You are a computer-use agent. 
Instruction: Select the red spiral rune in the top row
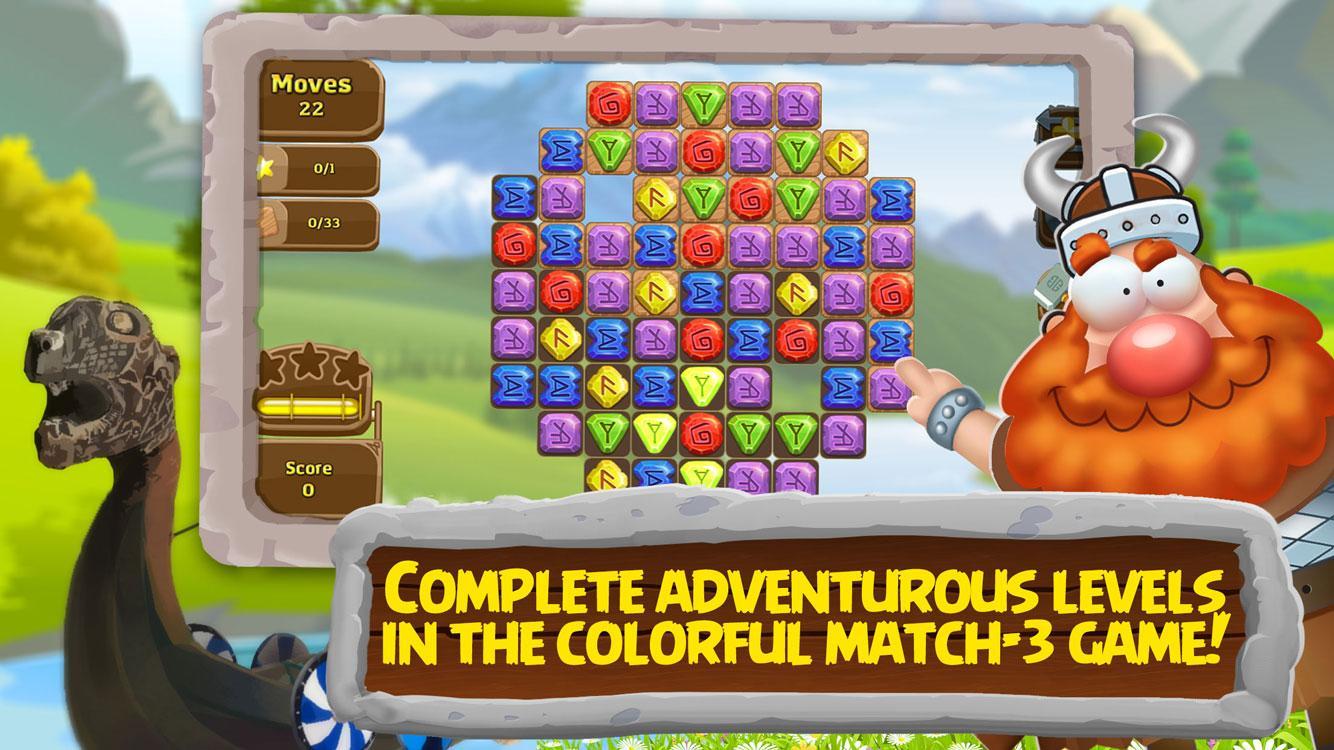click(606, 104)
